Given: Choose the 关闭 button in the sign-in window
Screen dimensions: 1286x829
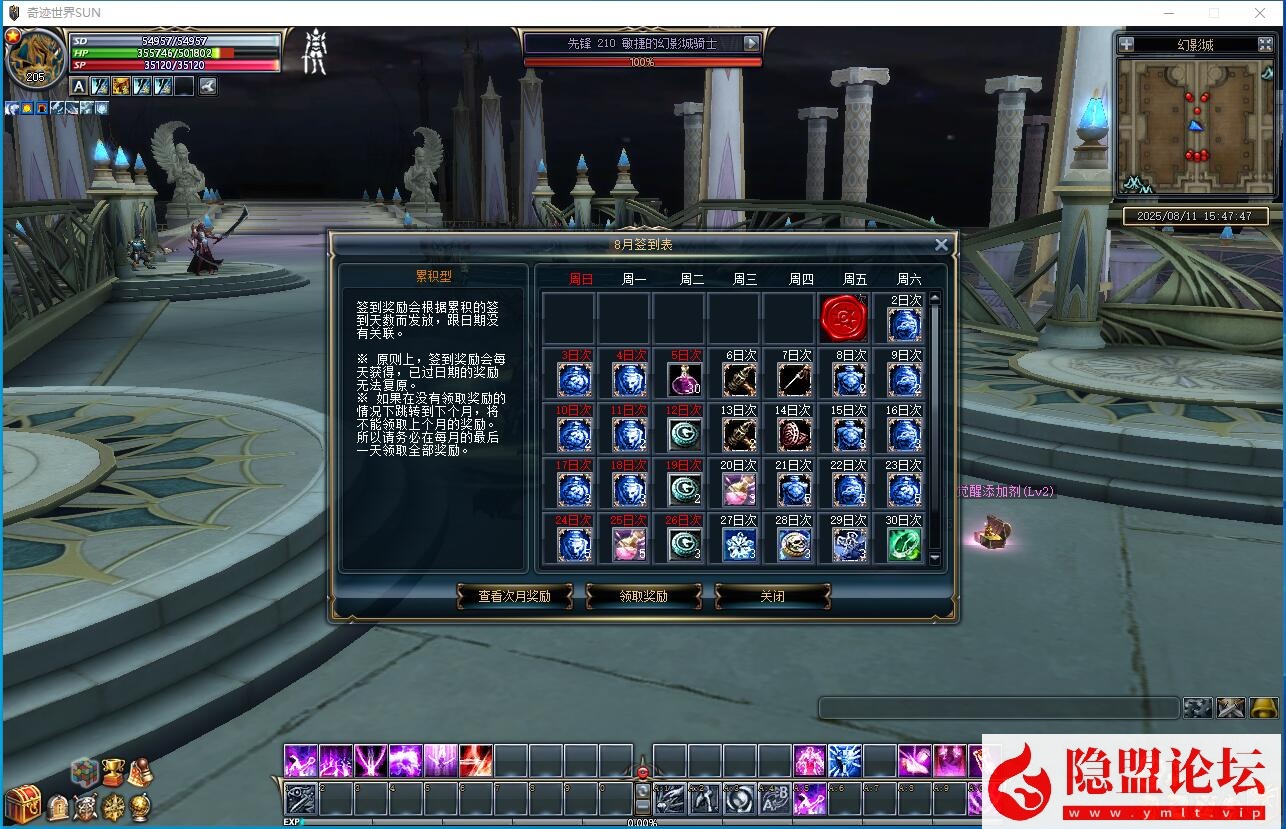Looking at the screenshot, I should point(772,596).
